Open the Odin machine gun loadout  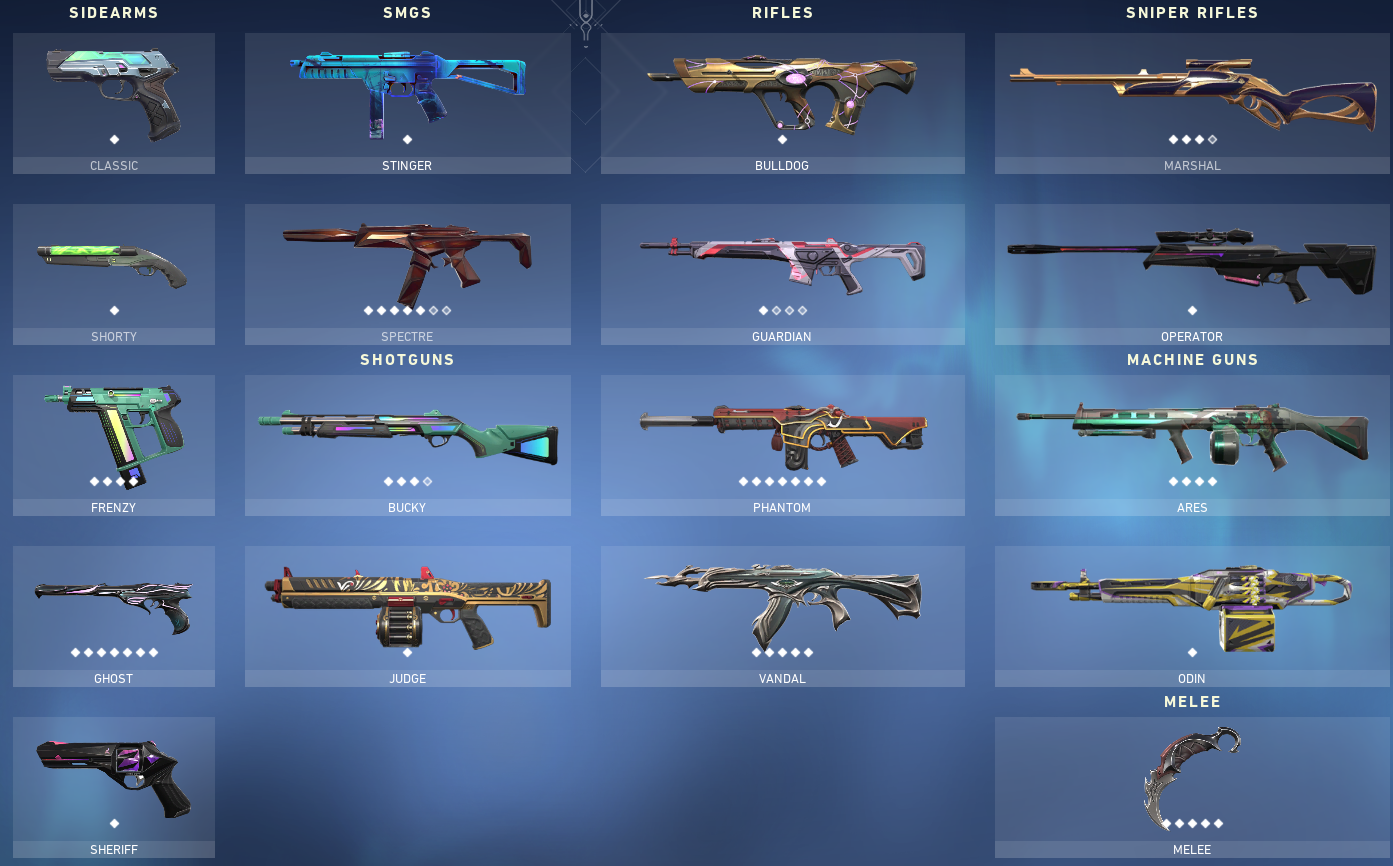pos(1191,605)
